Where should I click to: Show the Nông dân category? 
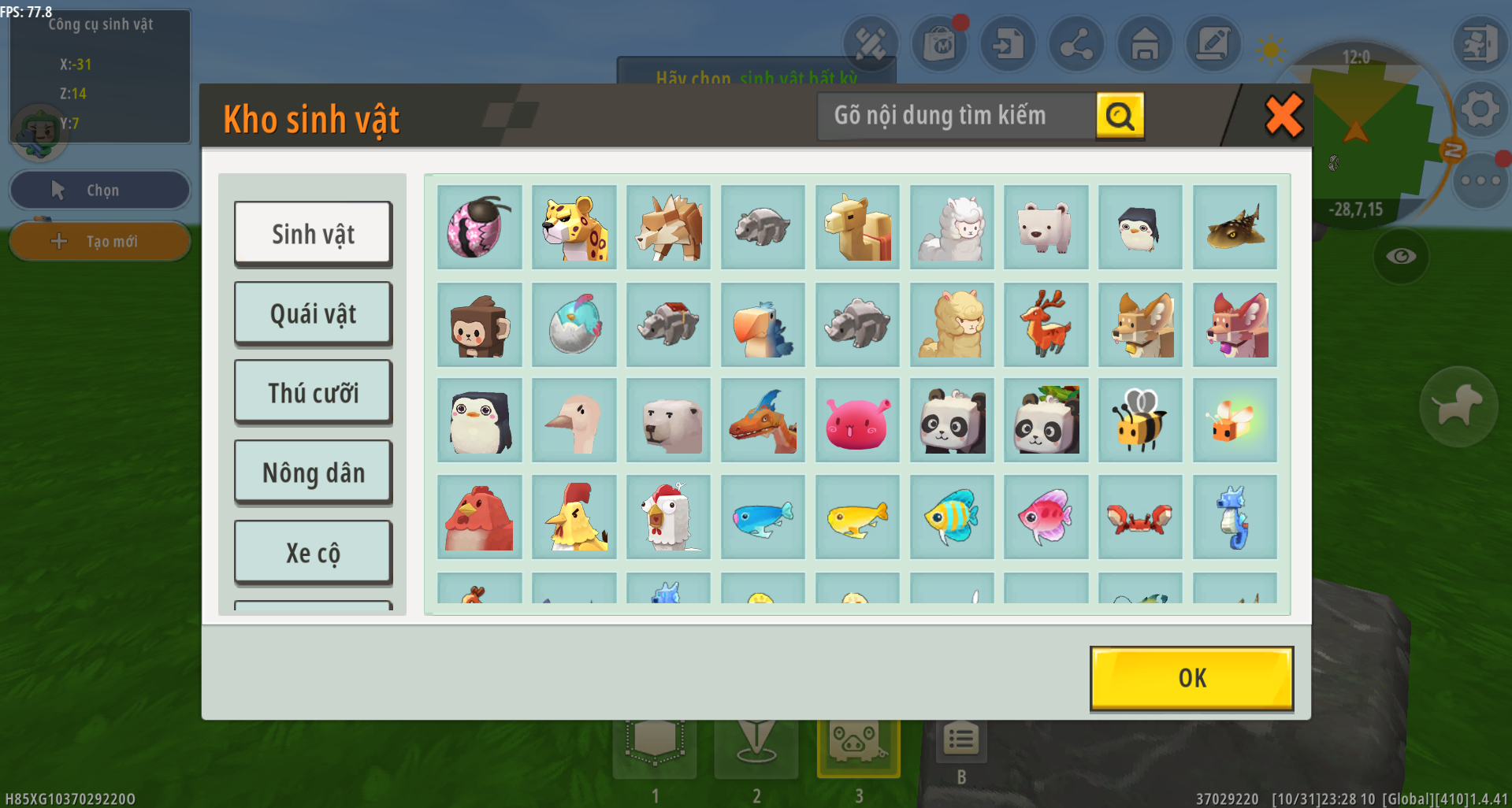point(313,473)
